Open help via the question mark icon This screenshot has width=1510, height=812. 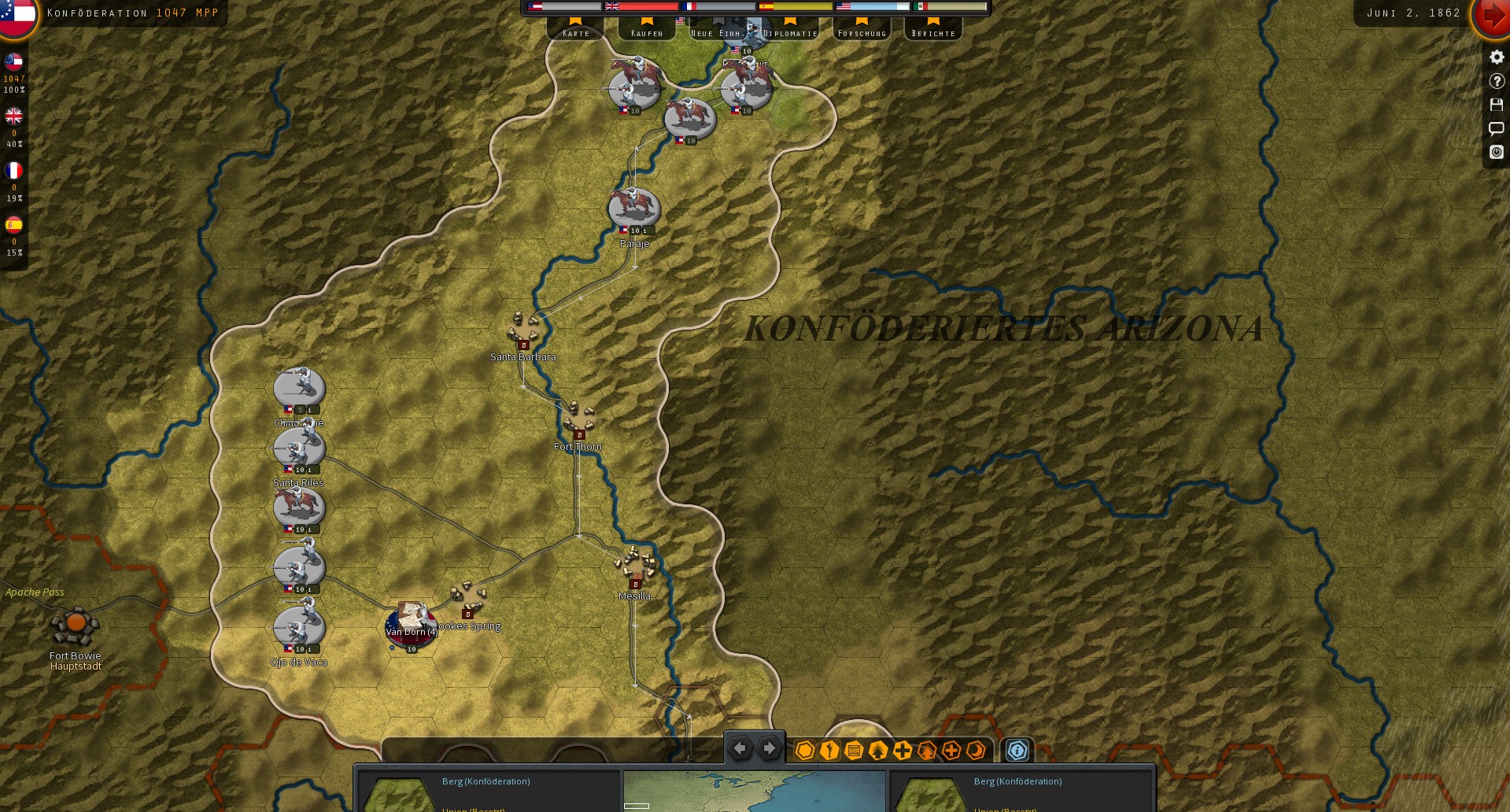pyautogui.click(x=1497, y=80)
